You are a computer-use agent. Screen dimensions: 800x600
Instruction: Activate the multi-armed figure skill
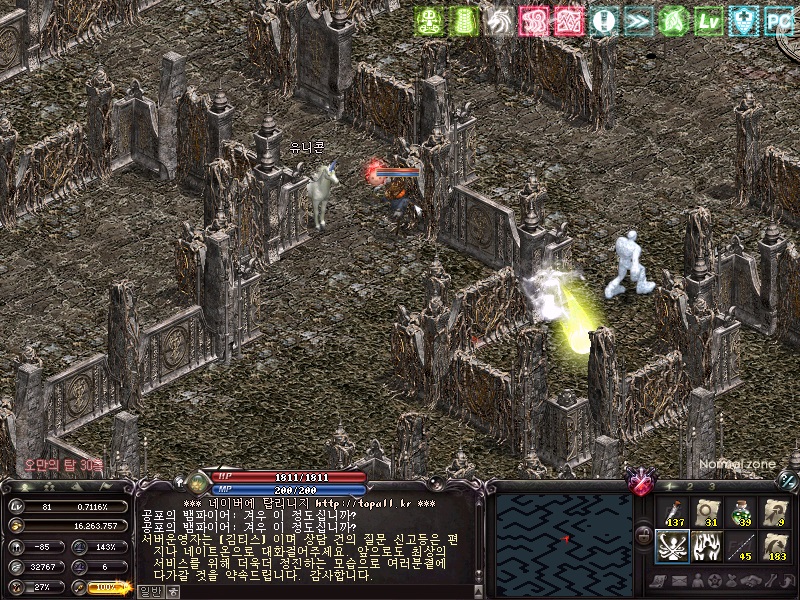672,547
